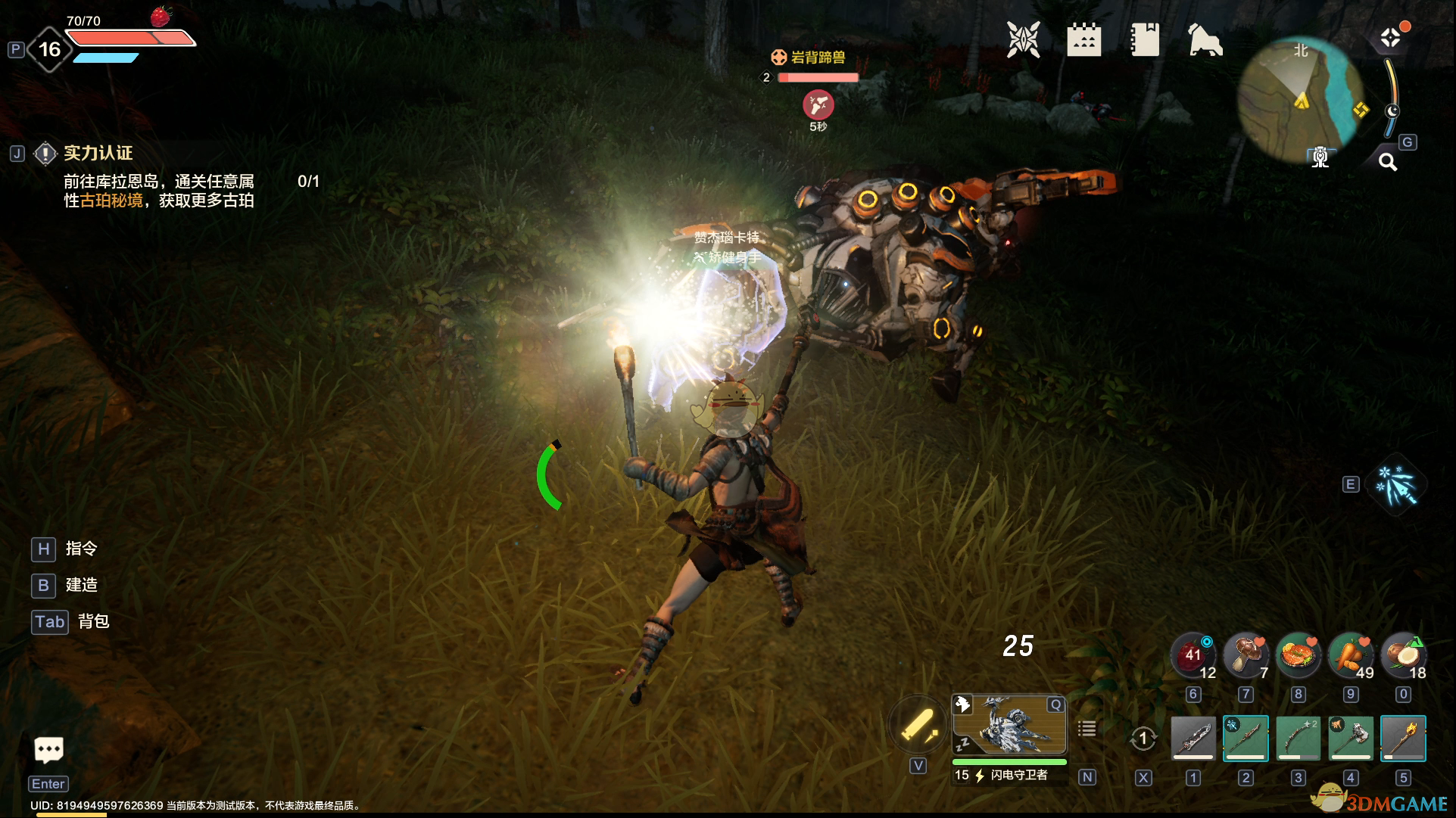Use the mushroom food slot
The image size is (1456, 818).
1246,655
